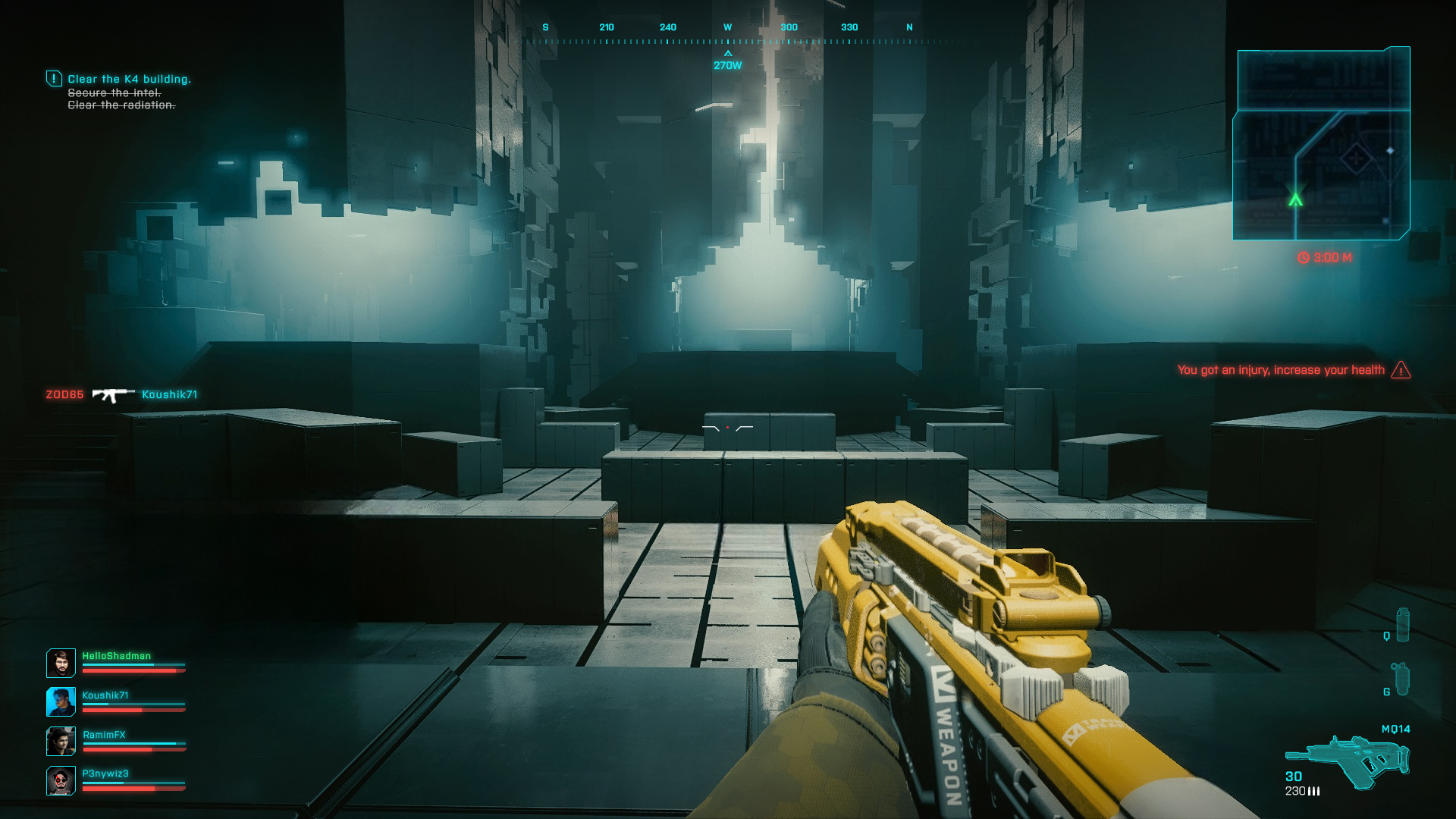Click the Clear the radiation objective entry
This screenshot has height=819, width=1456.
[x=121, y=104]
